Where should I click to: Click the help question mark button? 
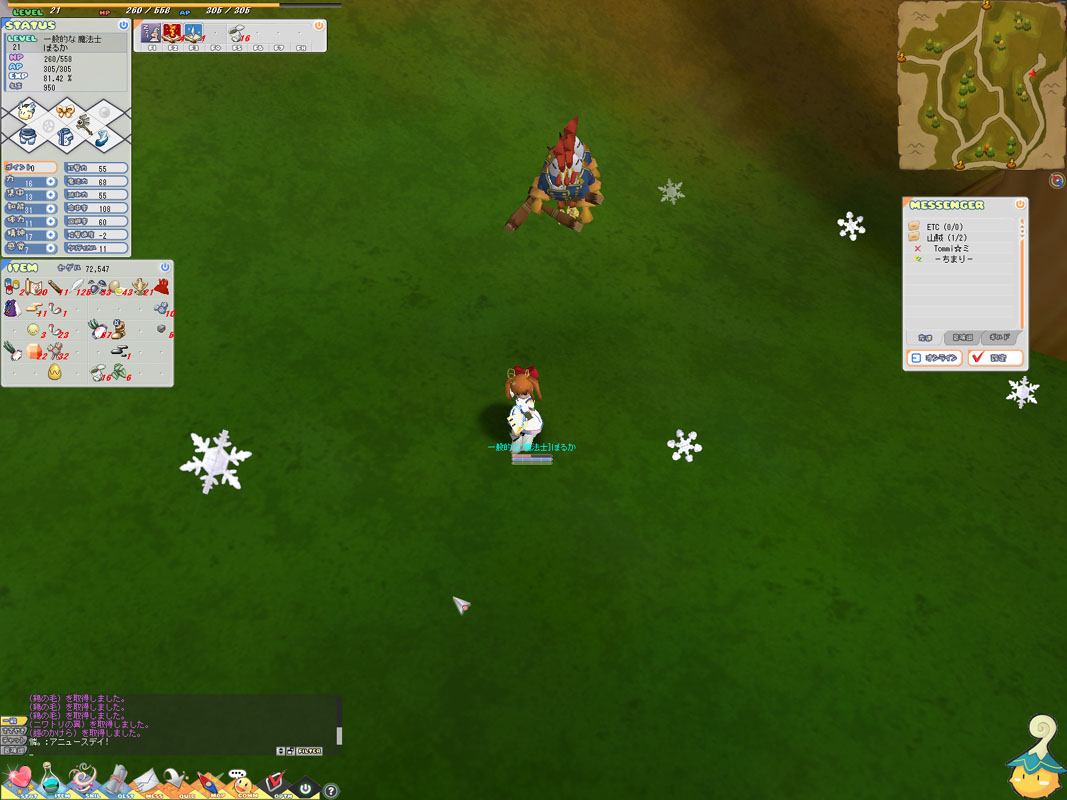pos(331,791)
